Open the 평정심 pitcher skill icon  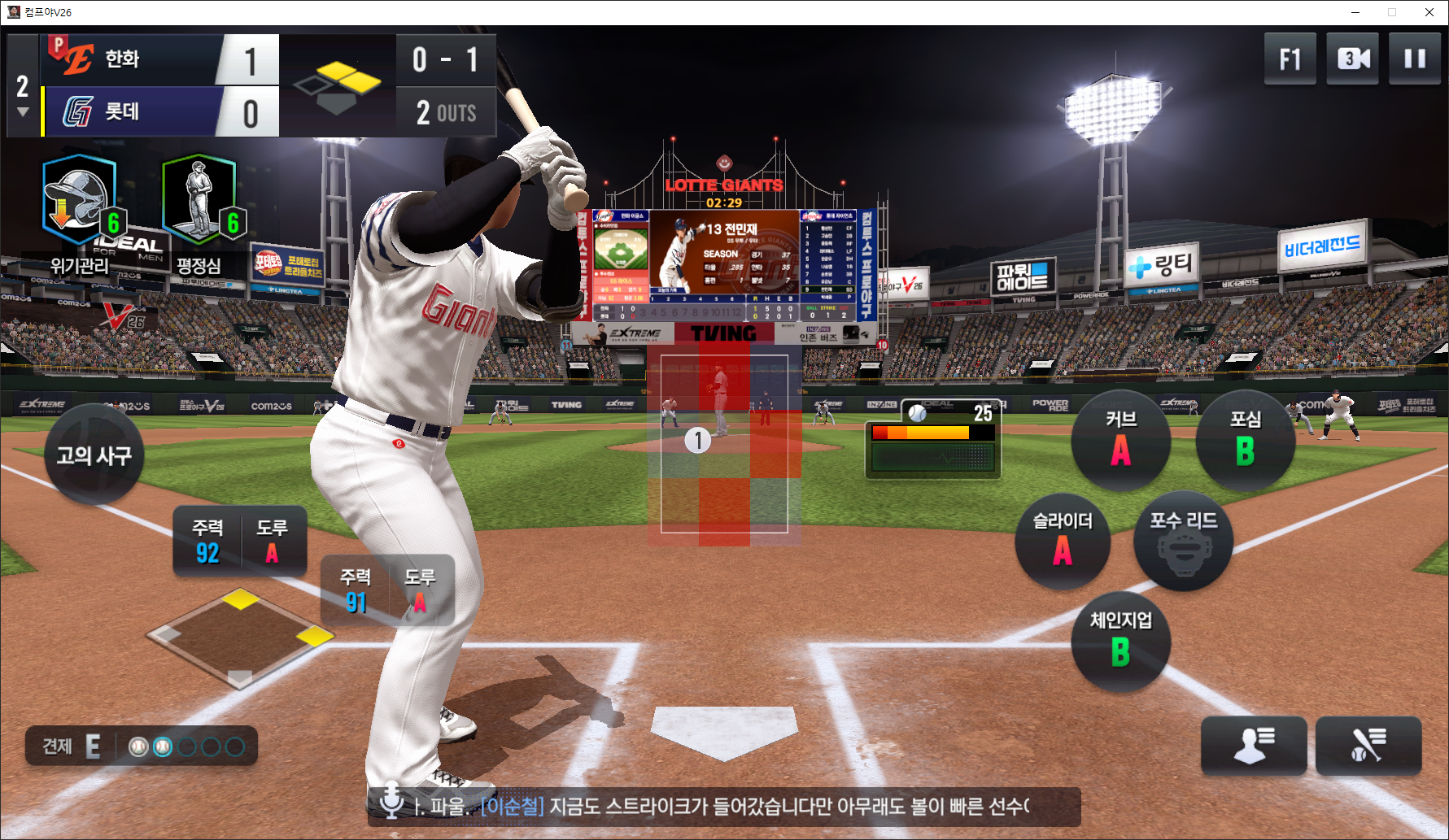[199, 201]
